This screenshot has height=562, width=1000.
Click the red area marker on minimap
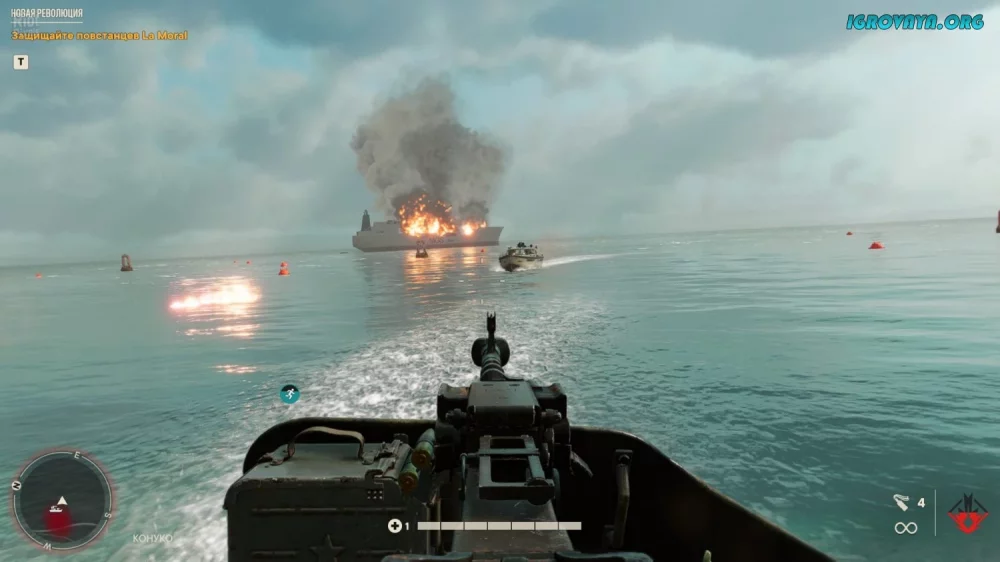pos(58,520)
